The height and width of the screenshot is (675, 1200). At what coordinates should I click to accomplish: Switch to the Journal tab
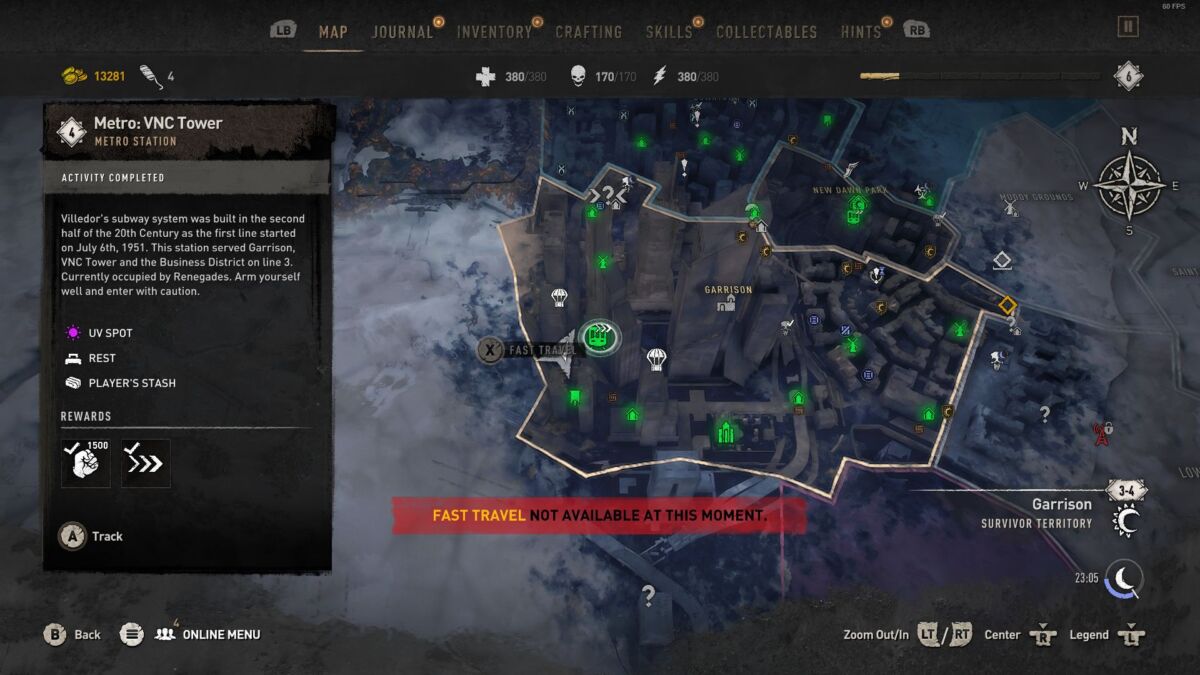coord(402,32)
